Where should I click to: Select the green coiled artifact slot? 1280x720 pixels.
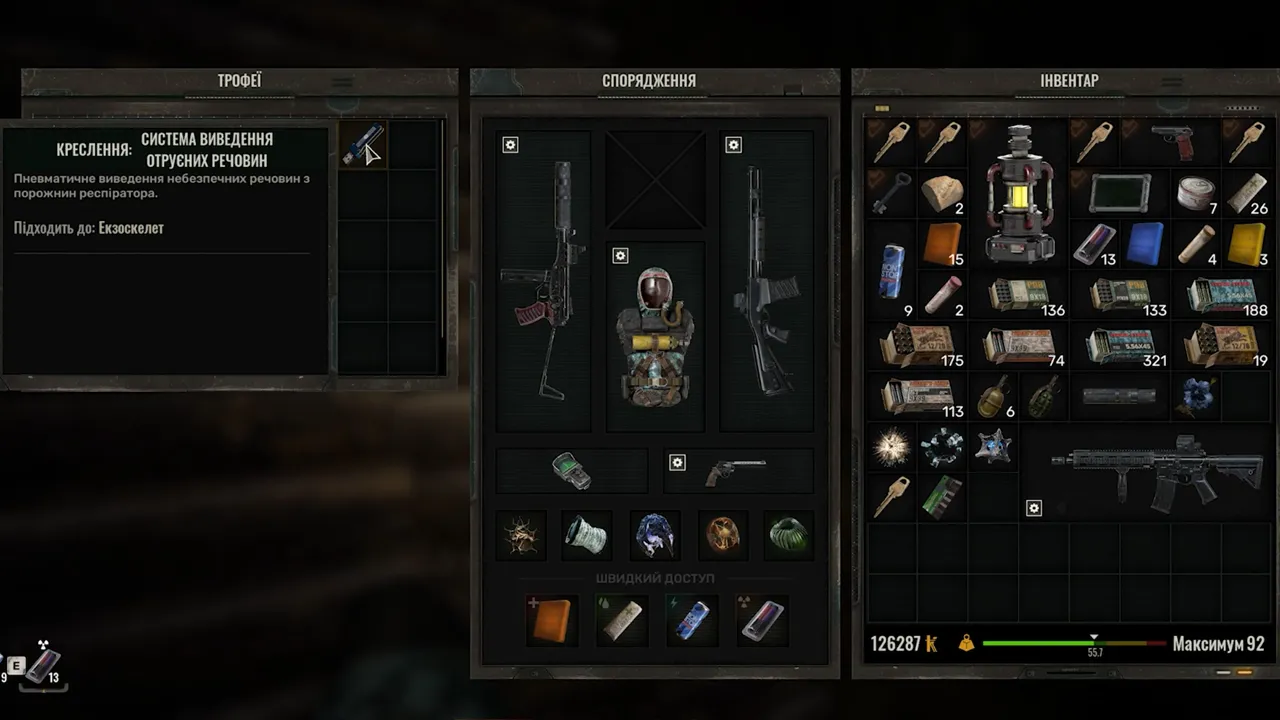[x=789, y=536]
